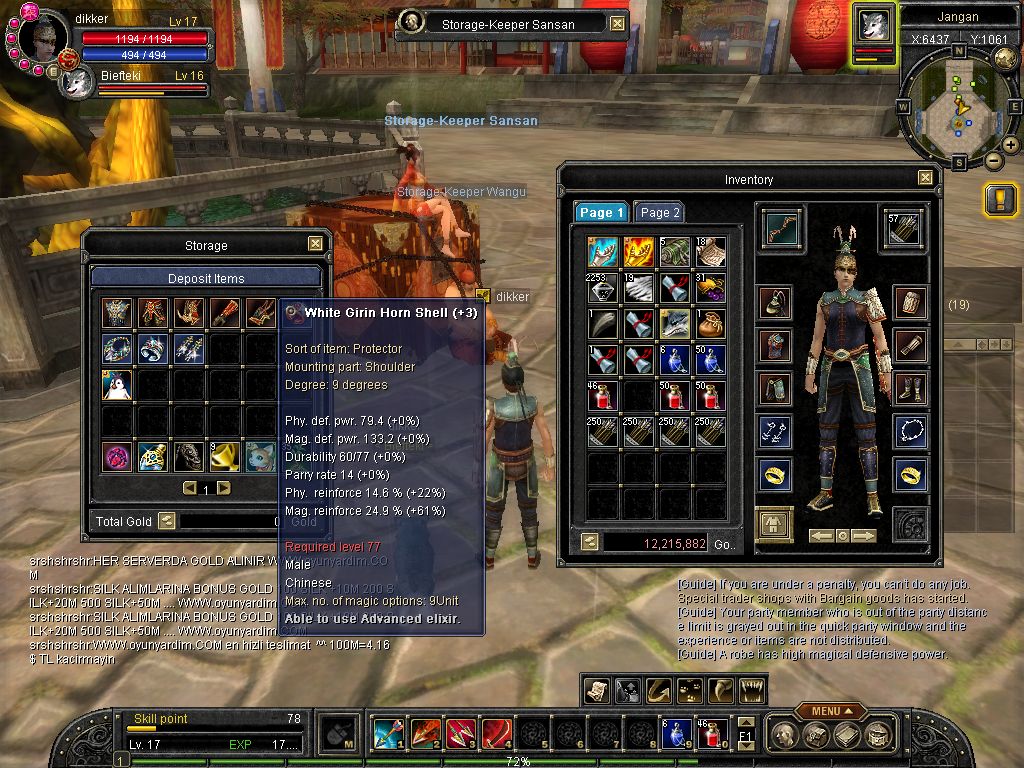The width and height of the screenshot is (1024, 768).
Task: Click the yellow exclamation alert icon
Action: [1000, 200]
